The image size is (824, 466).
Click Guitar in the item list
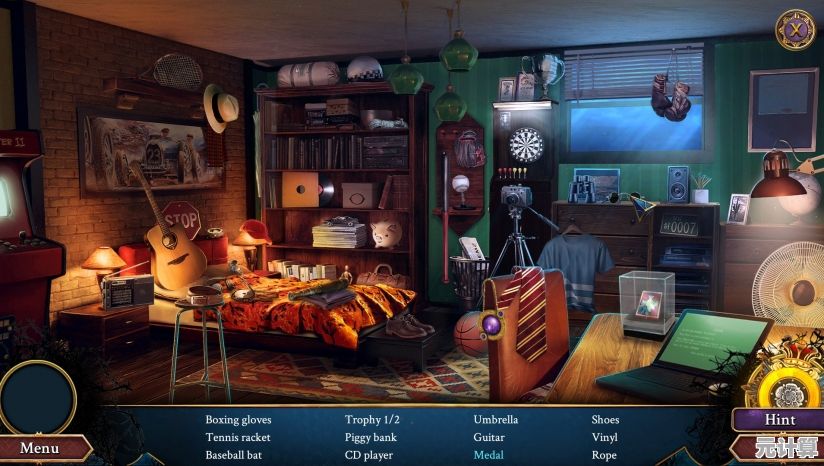pos(489,437)
